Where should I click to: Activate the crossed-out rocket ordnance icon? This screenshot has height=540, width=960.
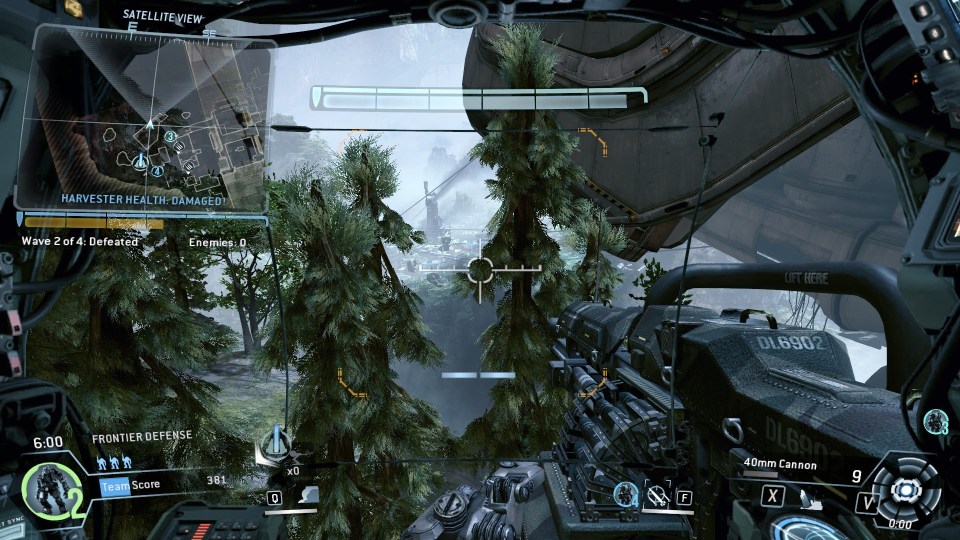click(657, 494)
